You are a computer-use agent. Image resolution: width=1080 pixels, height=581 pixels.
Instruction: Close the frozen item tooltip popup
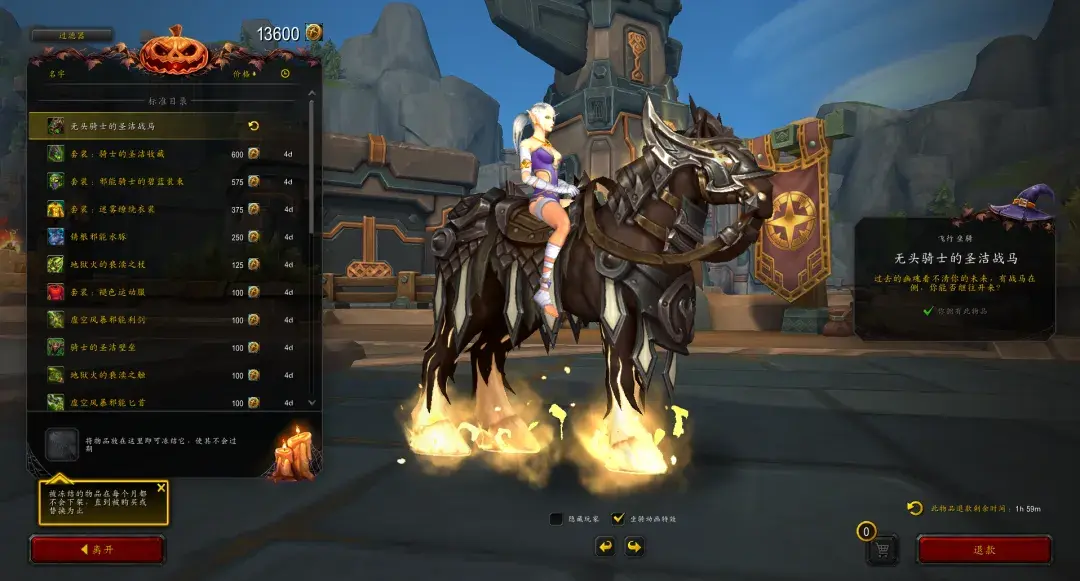click(161, 489)
